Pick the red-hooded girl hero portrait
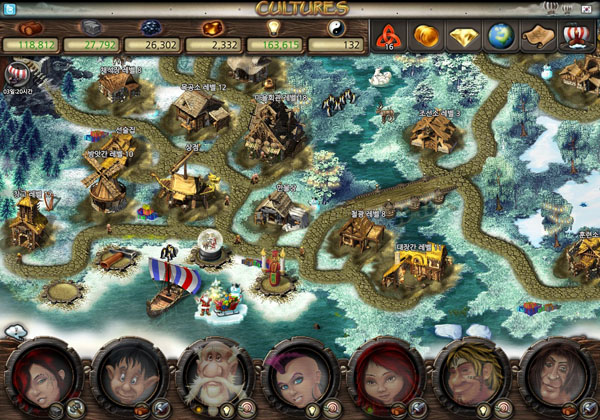Viewport: 600px width, 420px height. coord(386,379)
